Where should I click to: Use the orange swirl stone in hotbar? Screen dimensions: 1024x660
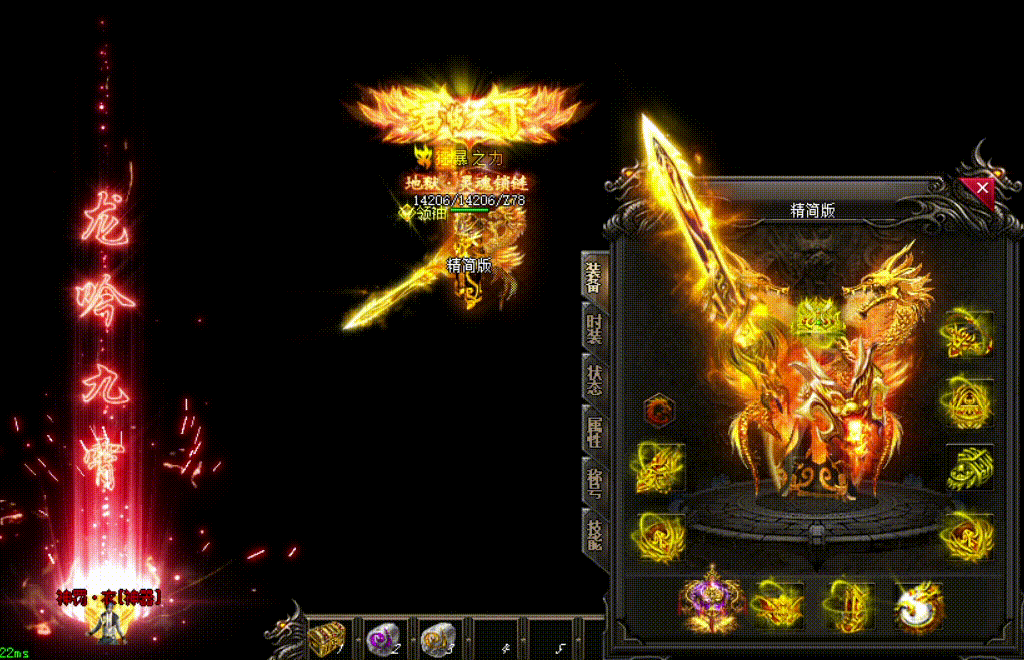point(436,636)
